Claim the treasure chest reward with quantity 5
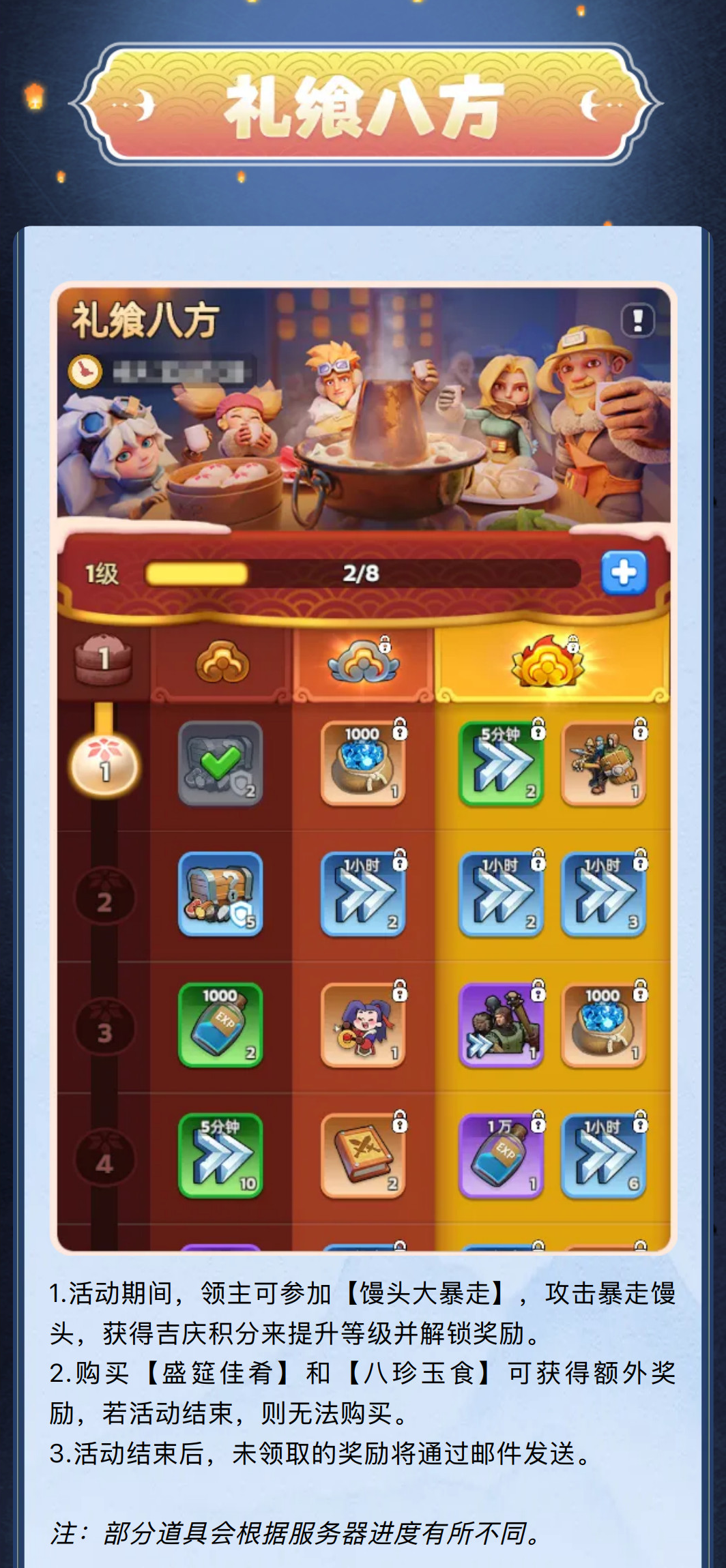This screenshot has width=726, height=1568. click(x=220, y=894)
